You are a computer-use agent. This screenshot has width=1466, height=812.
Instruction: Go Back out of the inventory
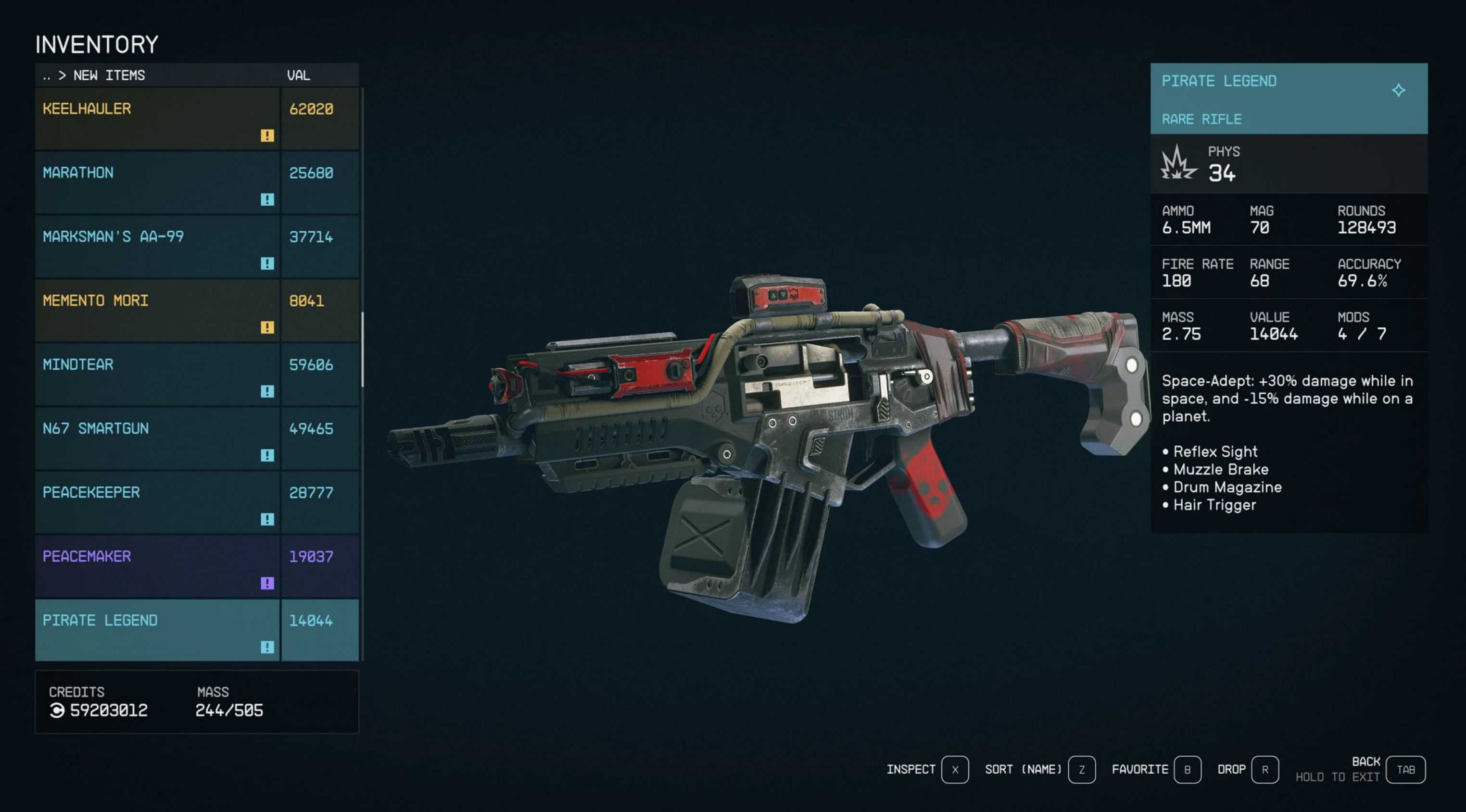[1404, 769]
